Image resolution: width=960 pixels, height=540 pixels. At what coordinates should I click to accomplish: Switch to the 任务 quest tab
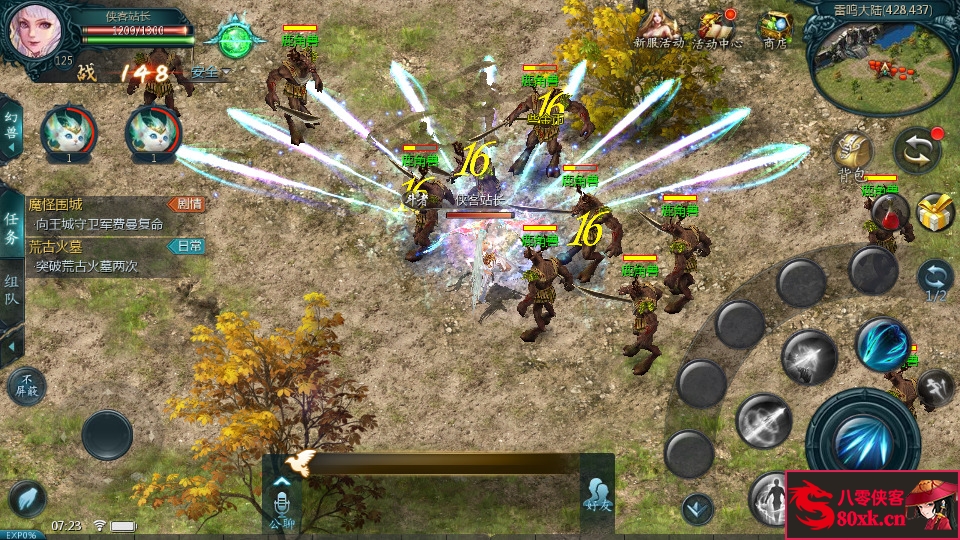11,229
